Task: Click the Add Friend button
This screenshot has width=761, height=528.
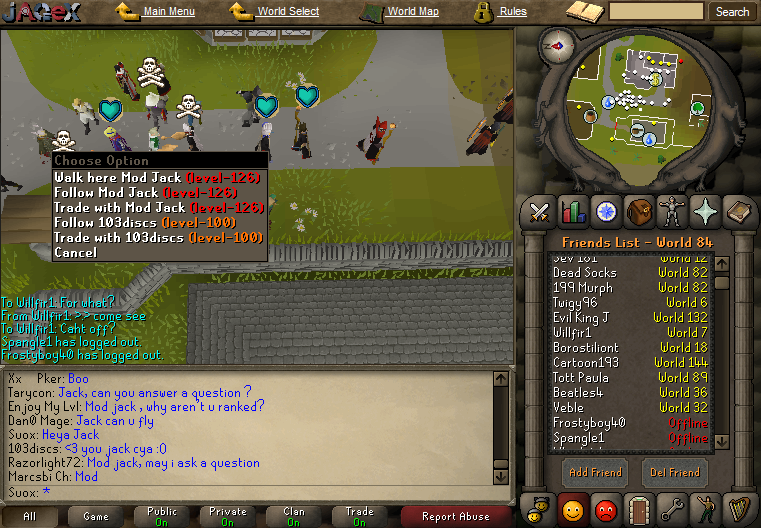Action: click(x=595, y=472)
